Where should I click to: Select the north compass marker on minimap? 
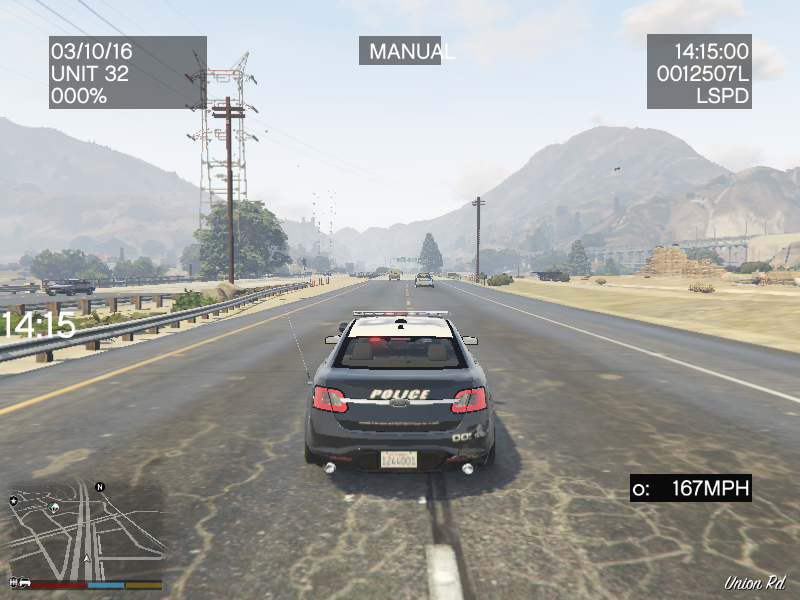(x=100, y=487)
